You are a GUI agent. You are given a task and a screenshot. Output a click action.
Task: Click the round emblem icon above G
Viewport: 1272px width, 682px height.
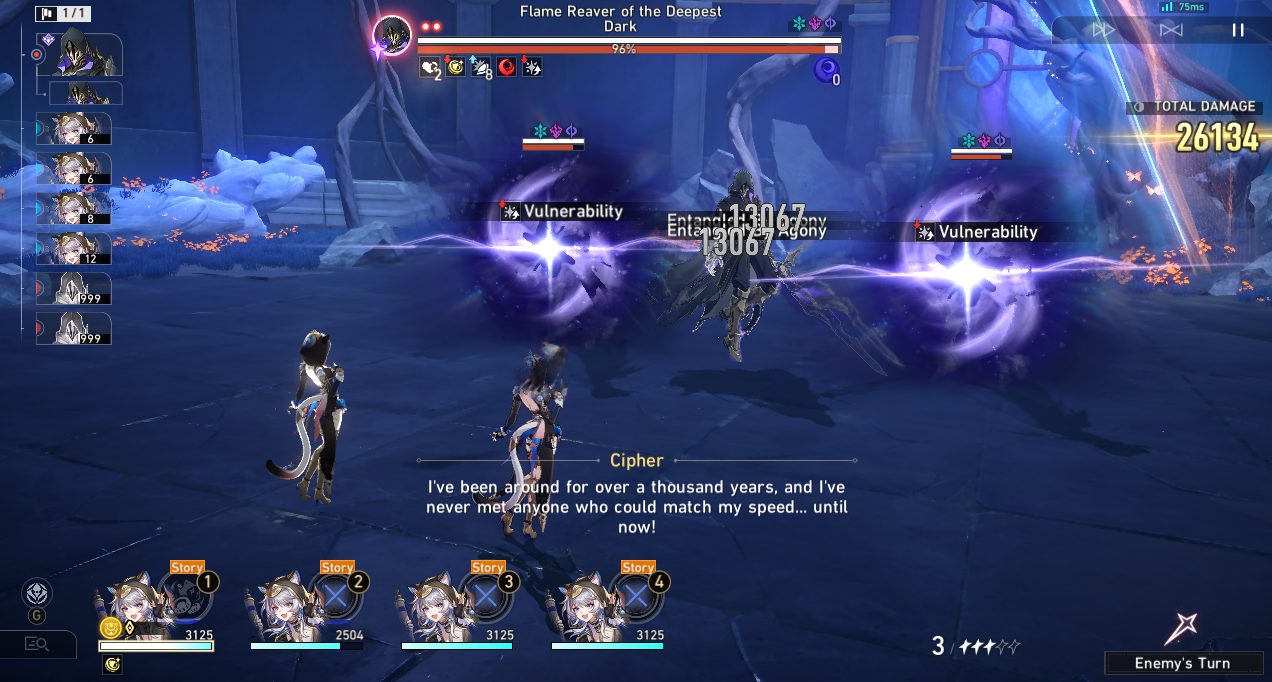coord(37,593)
